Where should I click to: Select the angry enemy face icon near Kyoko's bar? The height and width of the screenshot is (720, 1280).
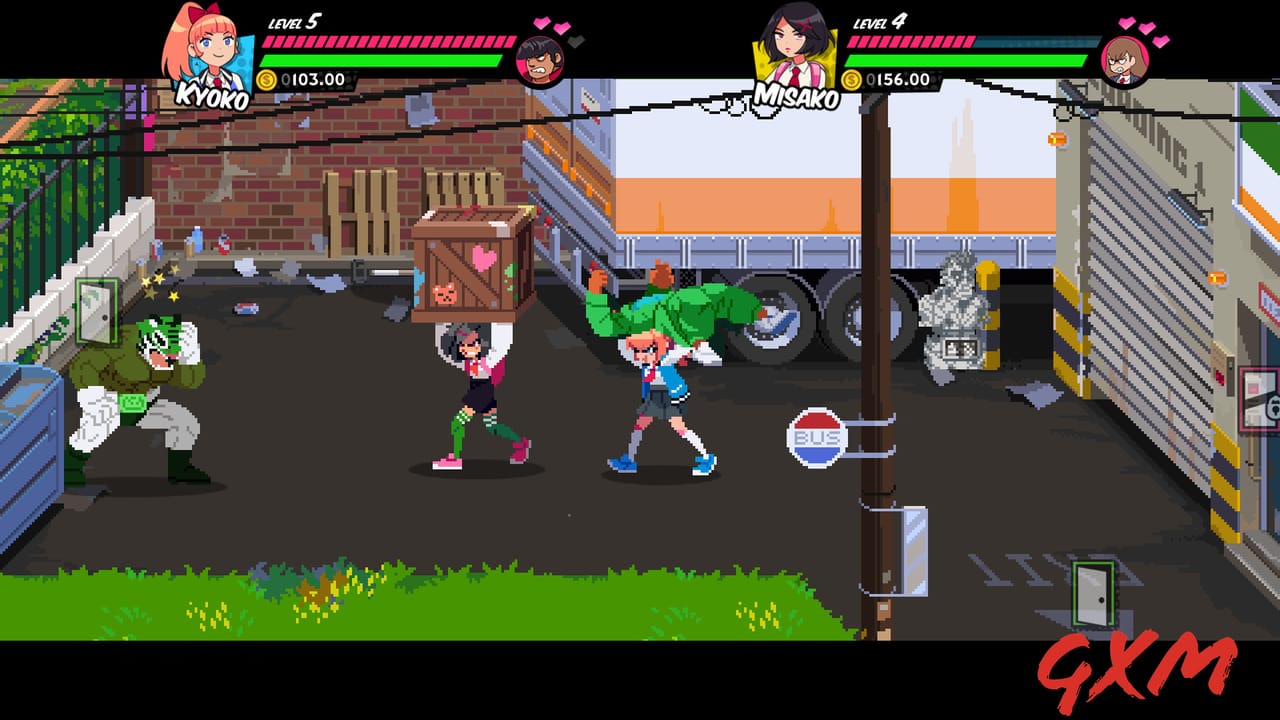click(540, 62)
